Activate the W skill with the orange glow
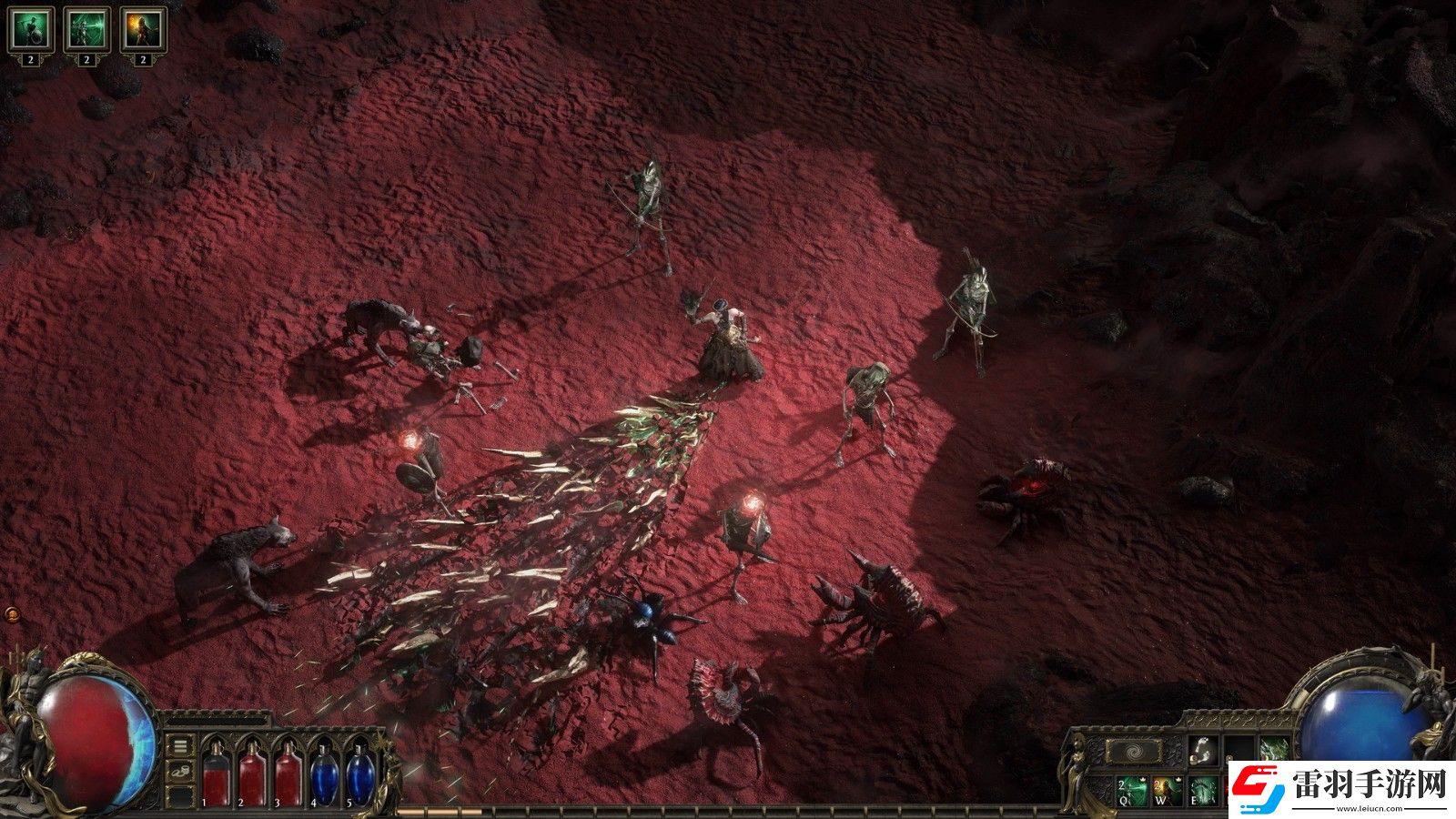Viewport: 1456px width, 819px height. coord(1168,790)
